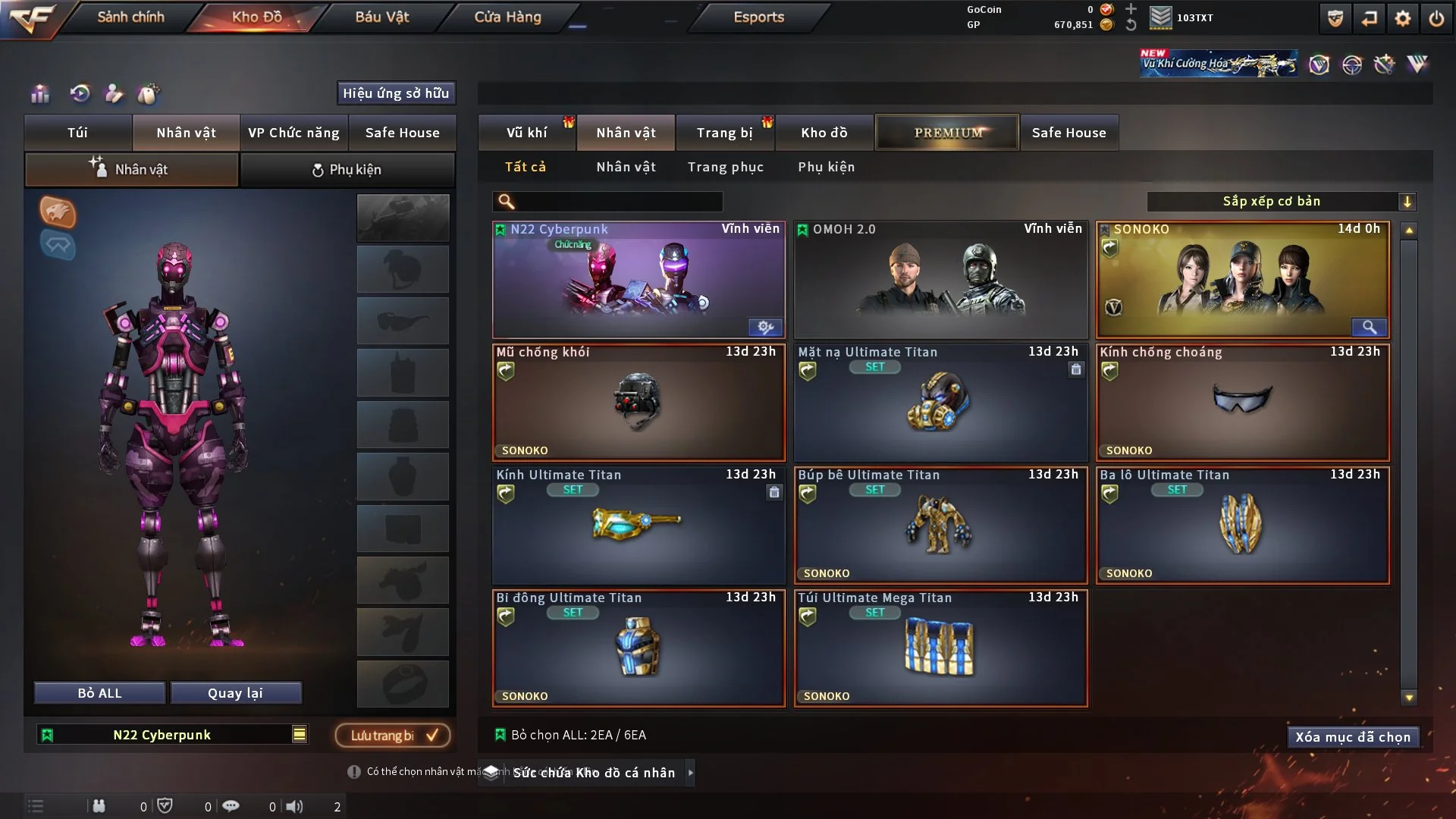Filter by Trang phục sub-category
Viewport: 1456px width, 819px height.
click(725, 167)
